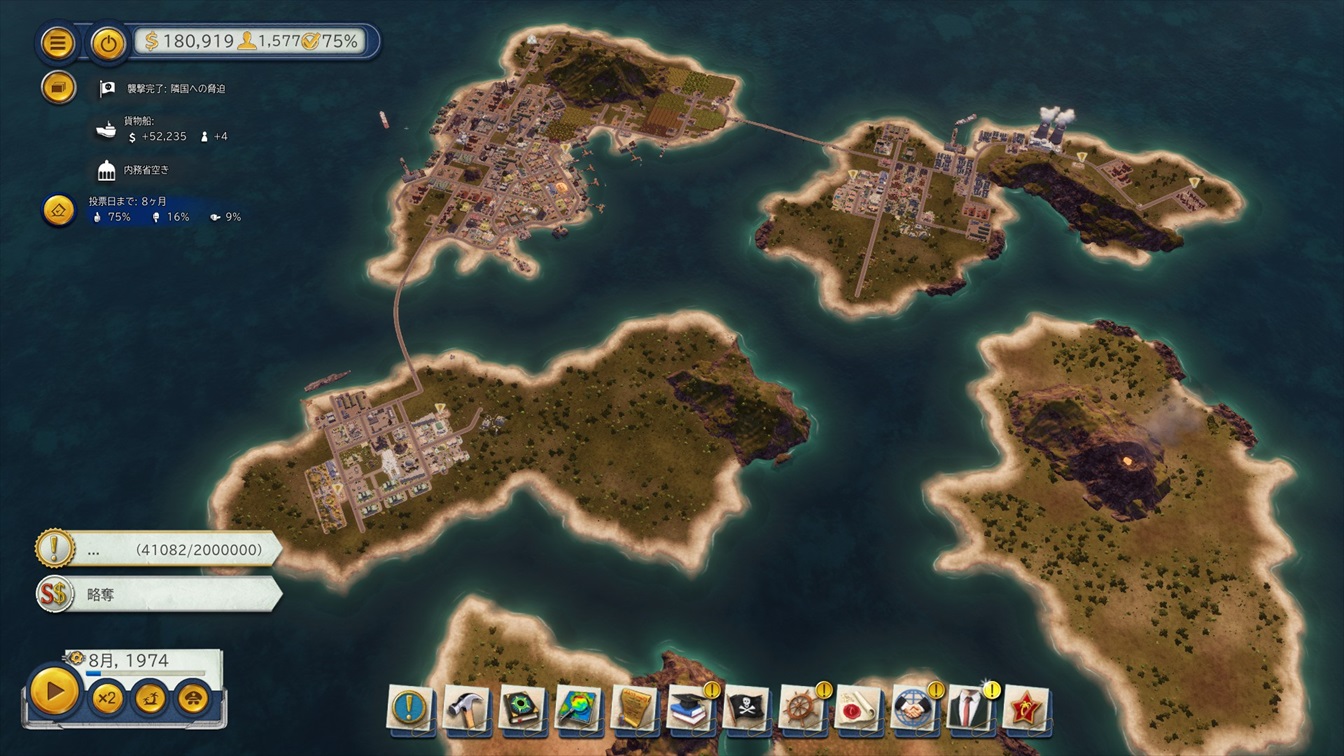Resume the game with the play button
1344x756 pixels.
coord(54,690)
